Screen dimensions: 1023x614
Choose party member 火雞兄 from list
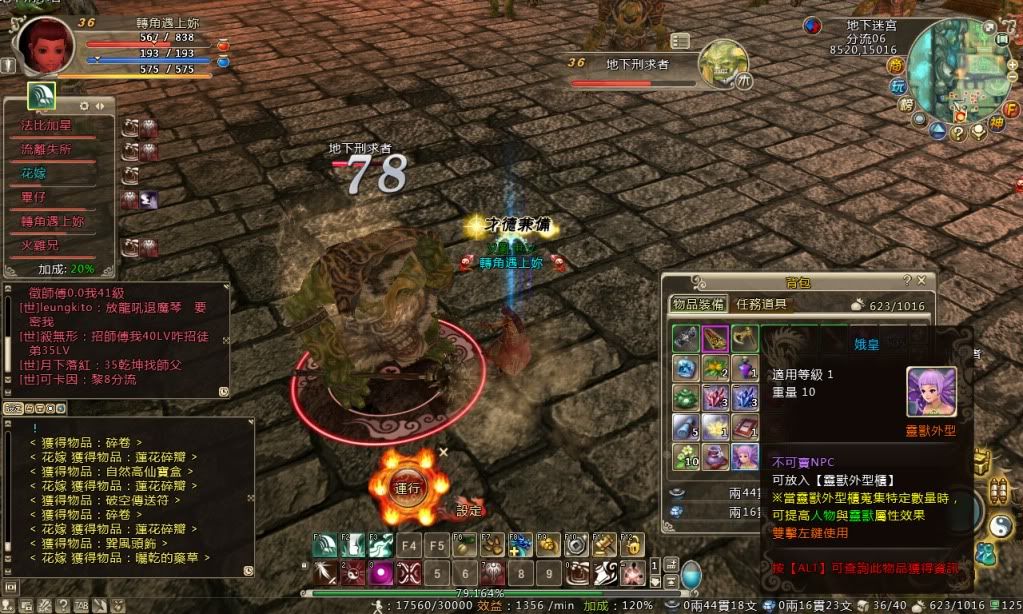point(41,245)
